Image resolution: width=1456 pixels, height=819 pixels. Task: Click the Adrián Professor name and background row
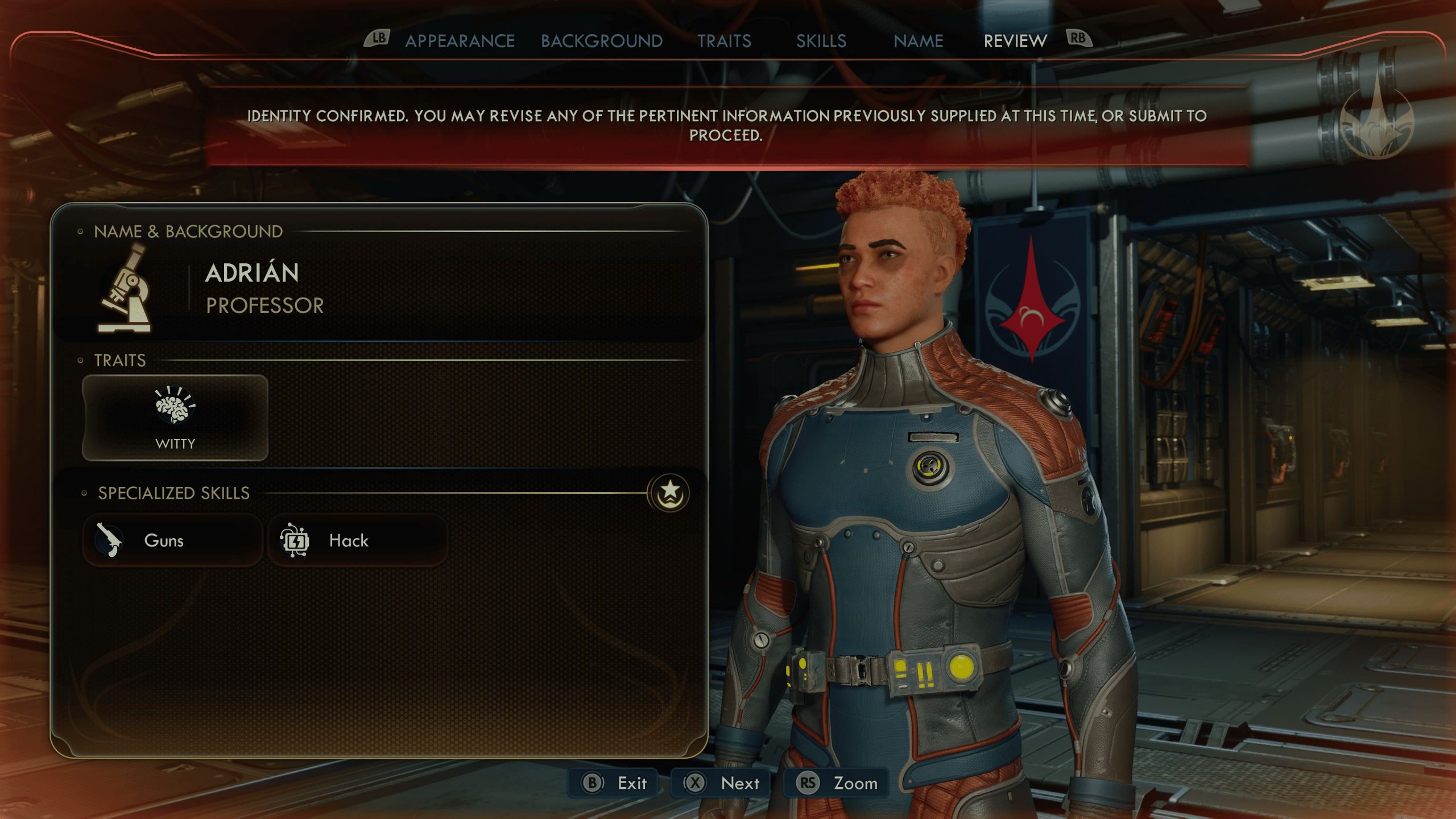tap(378, 289)
